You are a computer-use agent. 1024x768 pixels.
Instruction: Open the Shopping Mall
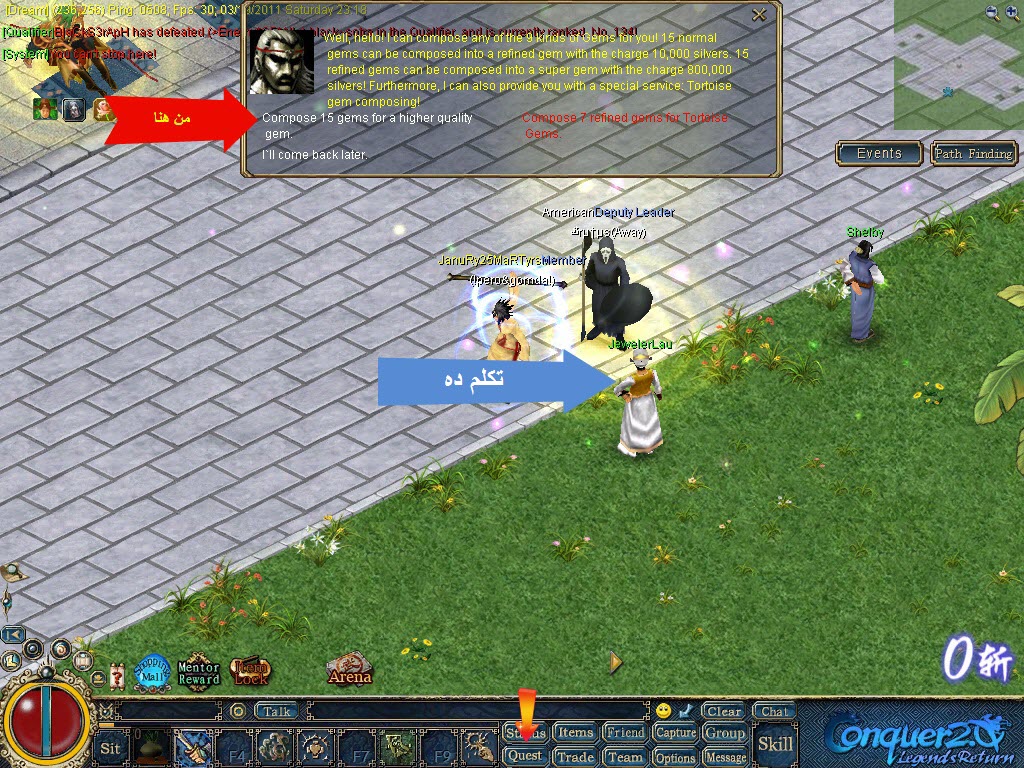click(152, 669)
